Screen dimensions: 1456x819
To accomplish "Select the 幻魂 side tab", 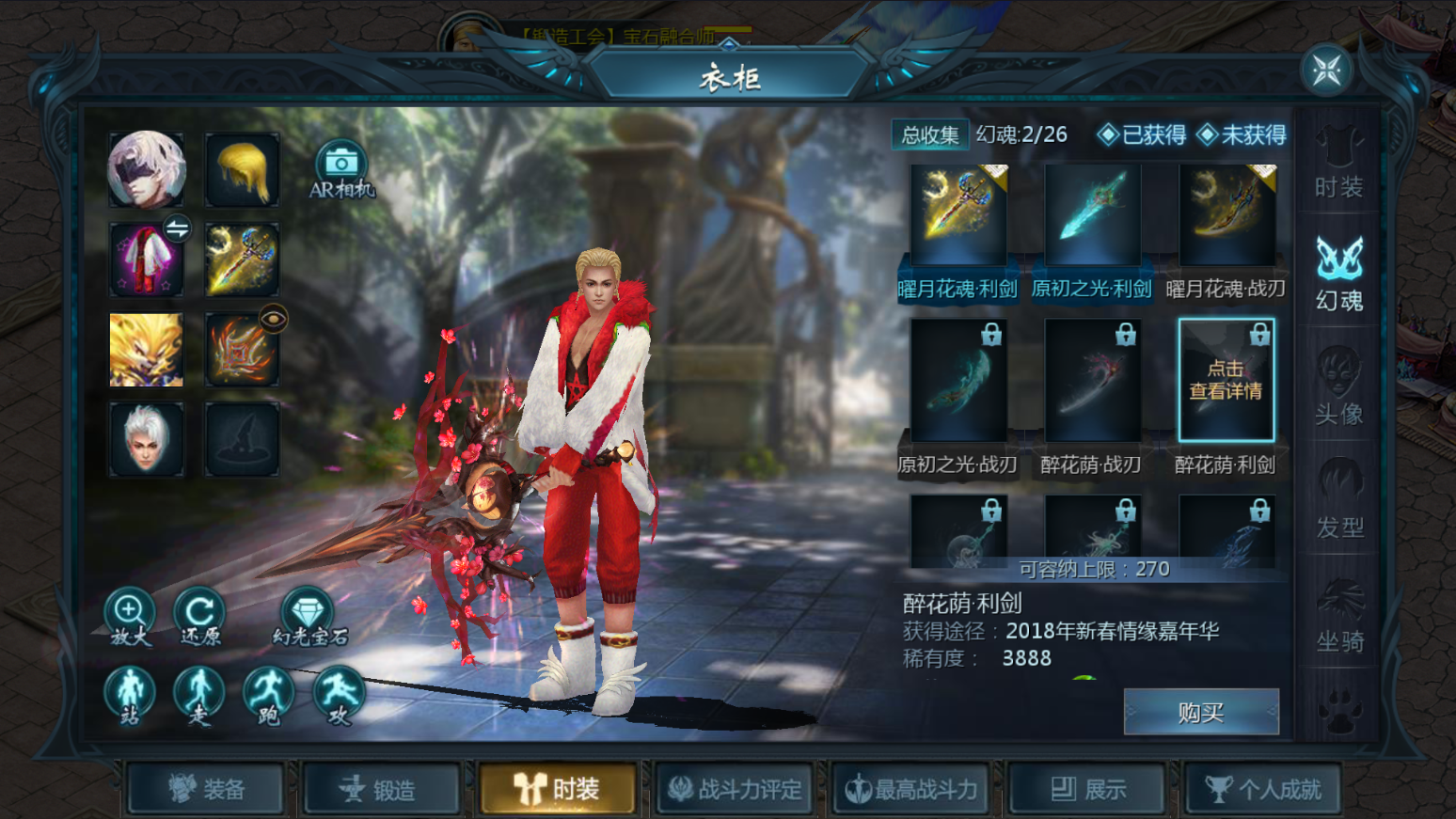I will click(x=1338, y=272).
